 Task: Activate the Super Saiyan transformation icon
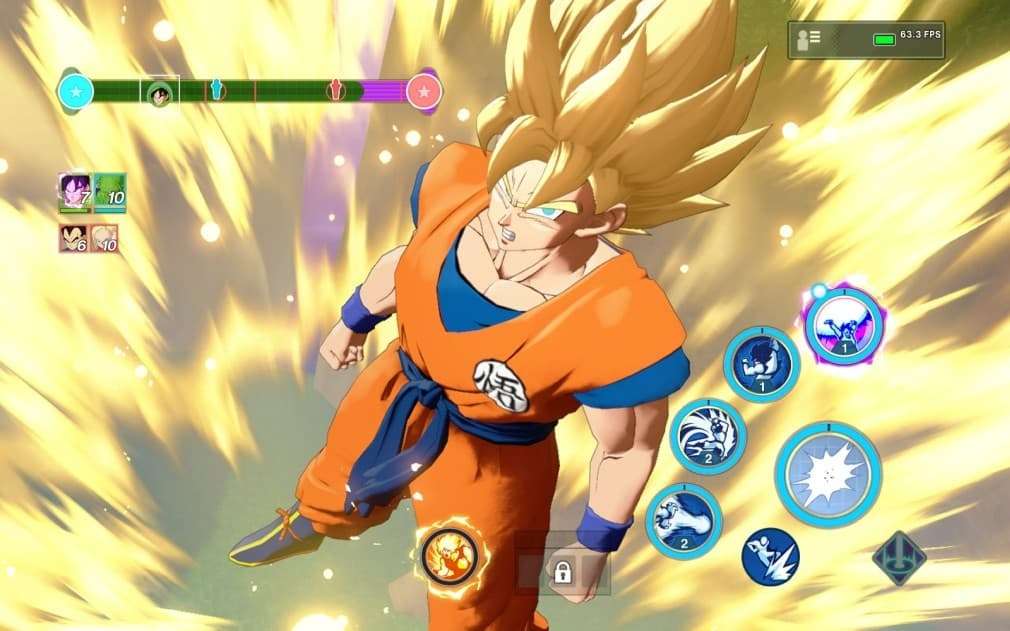coord(448,556)
